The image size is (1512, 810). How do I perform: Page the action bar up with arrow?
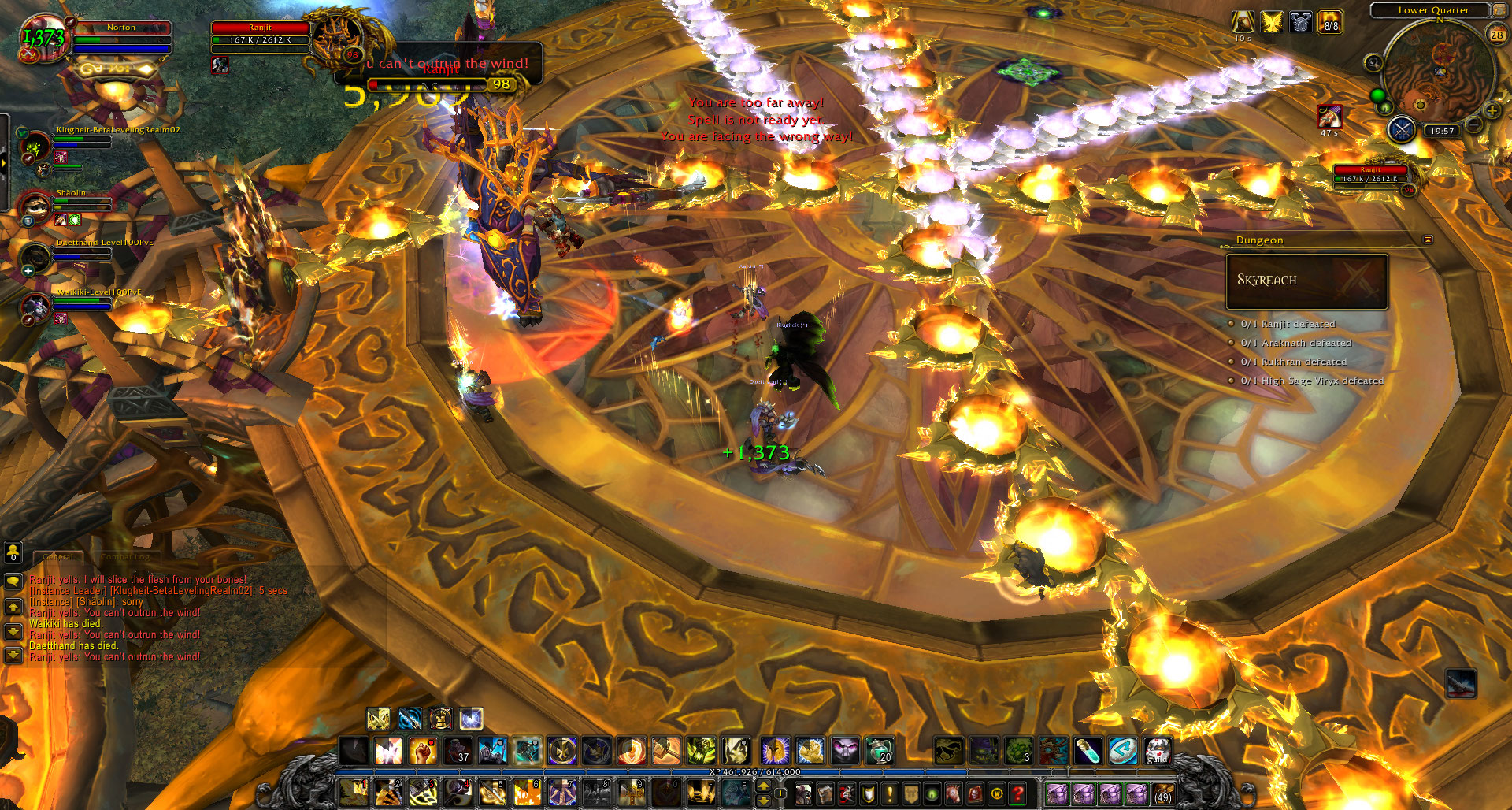point(763,786)
